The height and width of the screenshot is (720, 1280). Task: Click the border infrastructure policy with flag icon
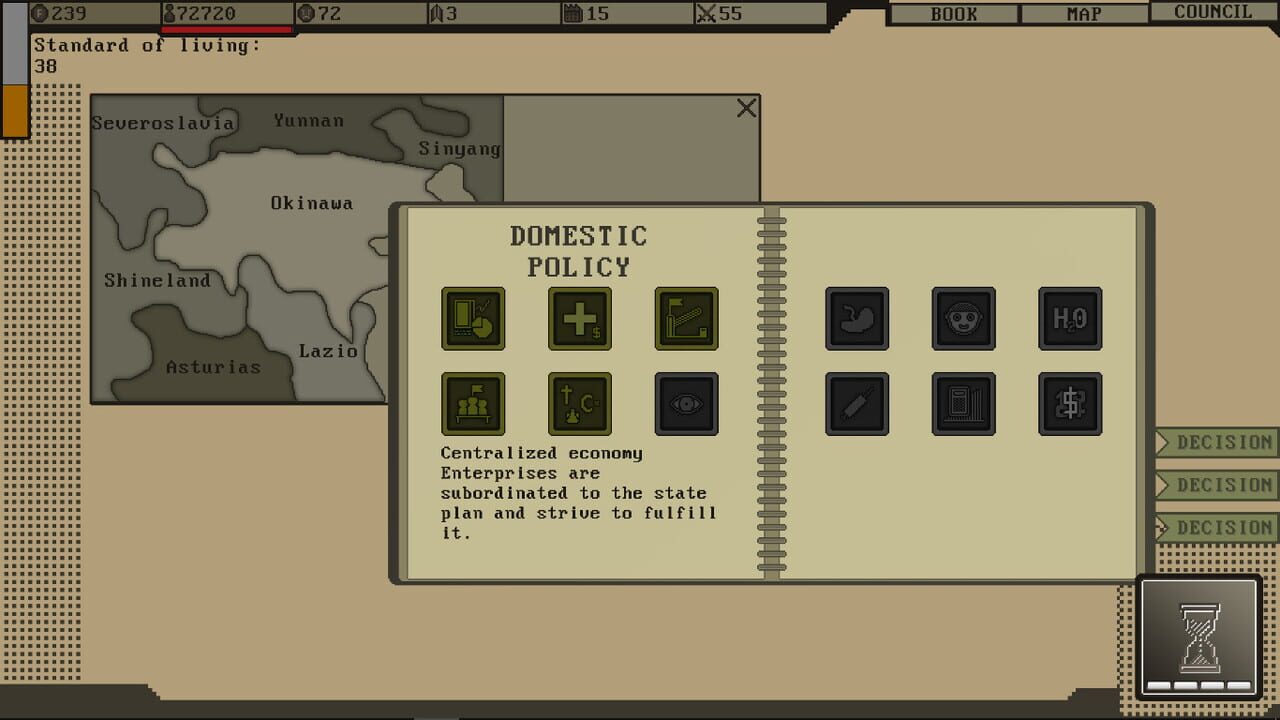point(685,318)
